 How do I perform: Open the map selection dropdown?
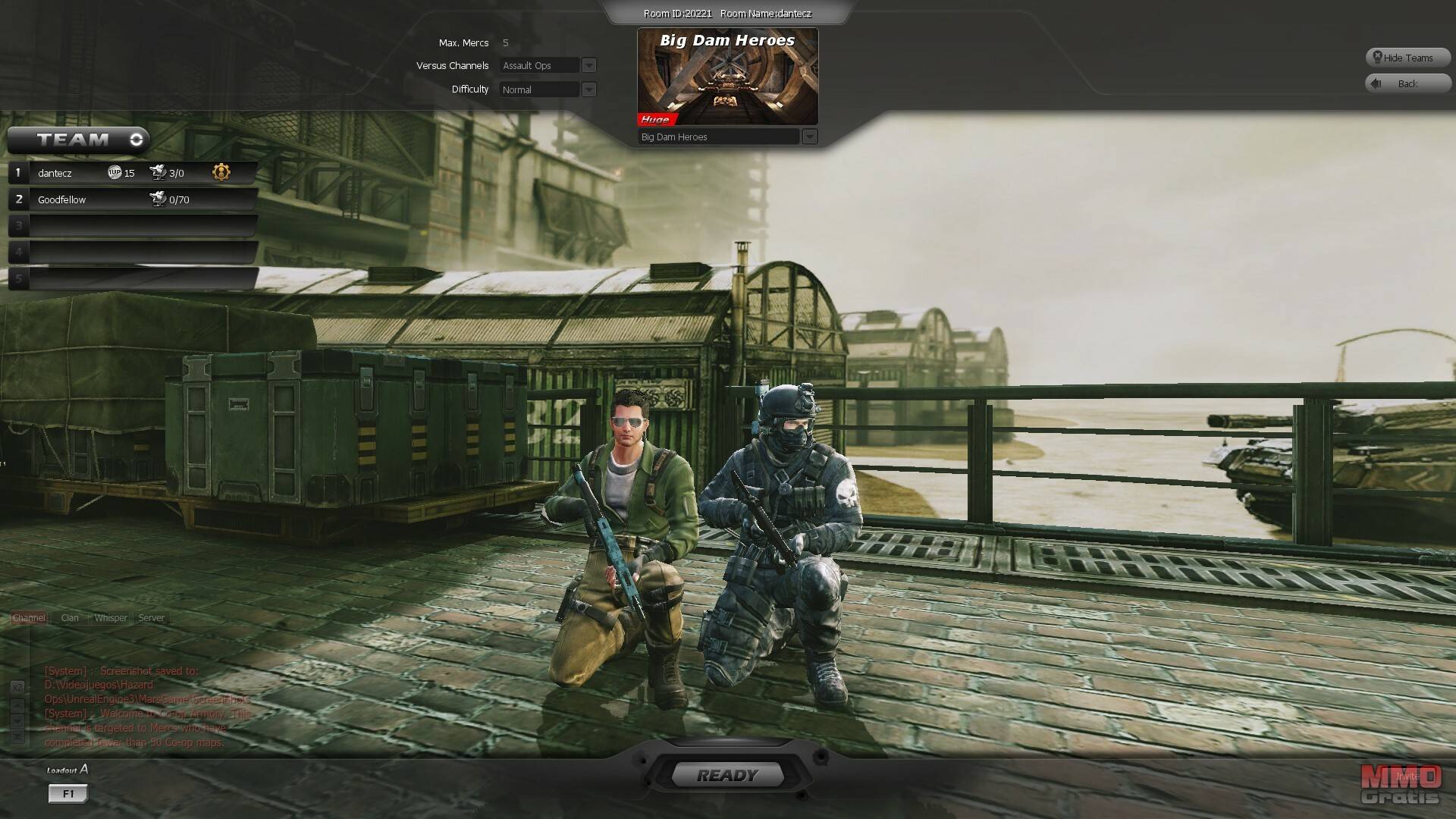click(809, 136)
